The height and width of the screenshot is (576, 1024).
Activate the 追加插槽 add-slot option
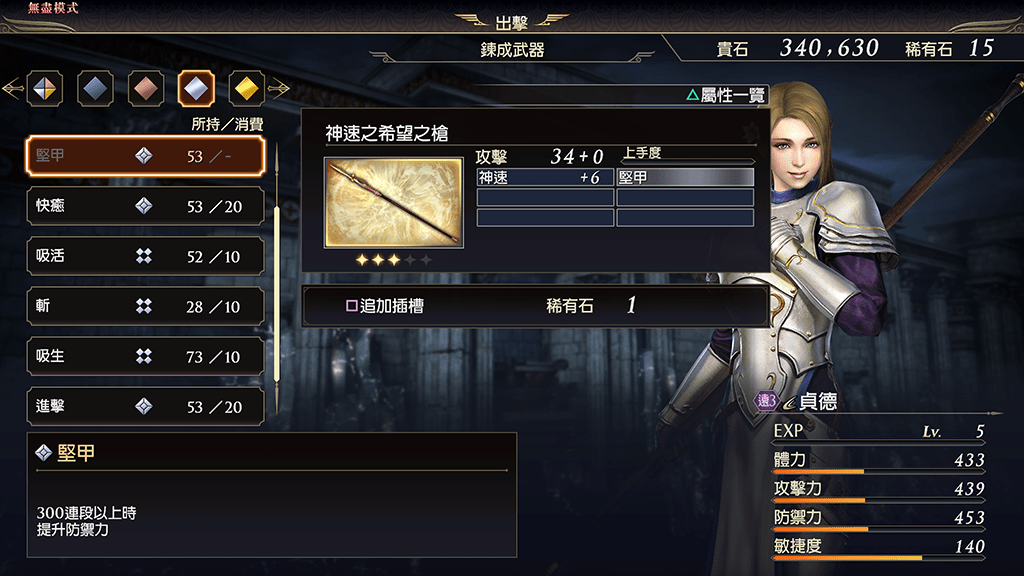coord(535,305)
